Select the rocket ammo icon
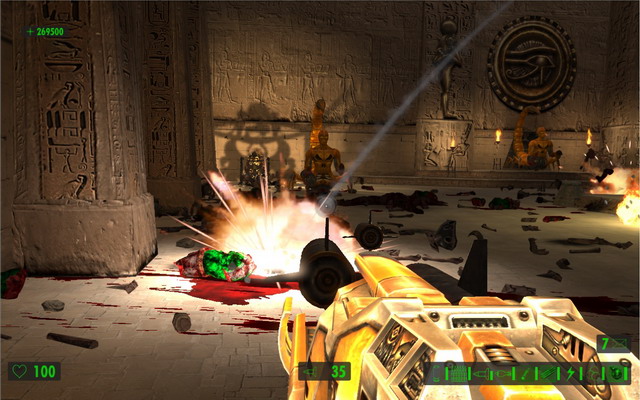The height and width of the screenshot is (400, 640). [483, 374]
